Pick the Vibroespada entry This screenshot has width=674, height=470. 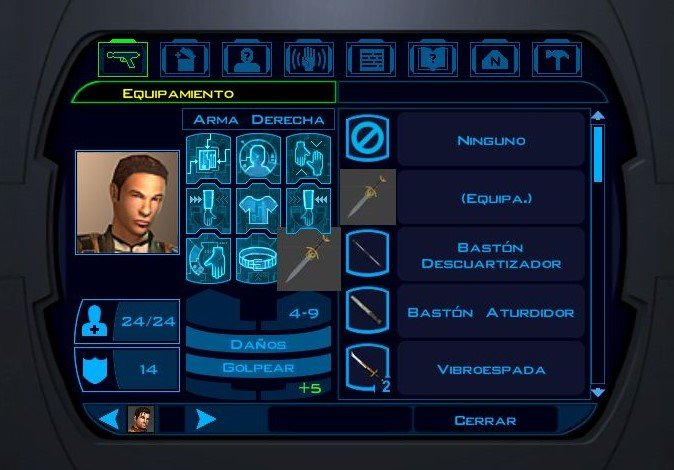coord(490,369)
